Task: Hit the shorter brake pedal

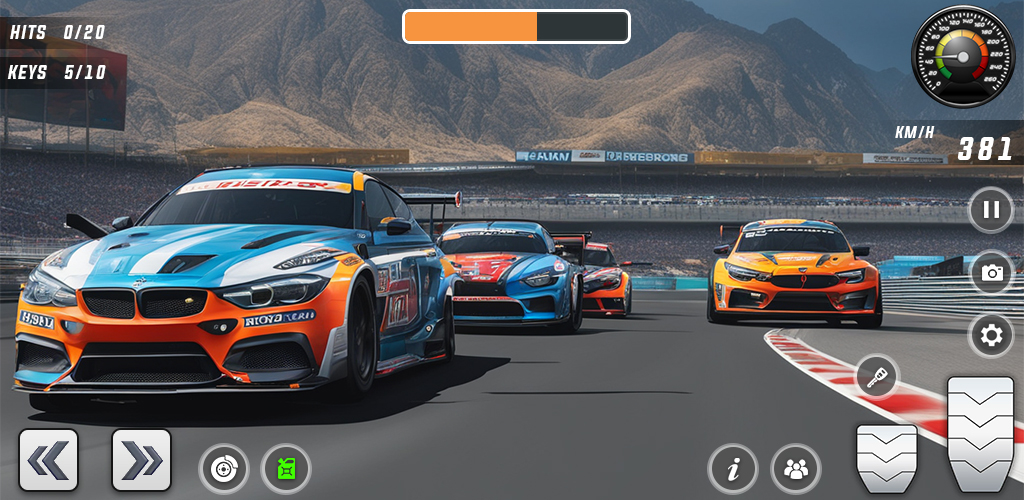Action: [x=886, y=458]
